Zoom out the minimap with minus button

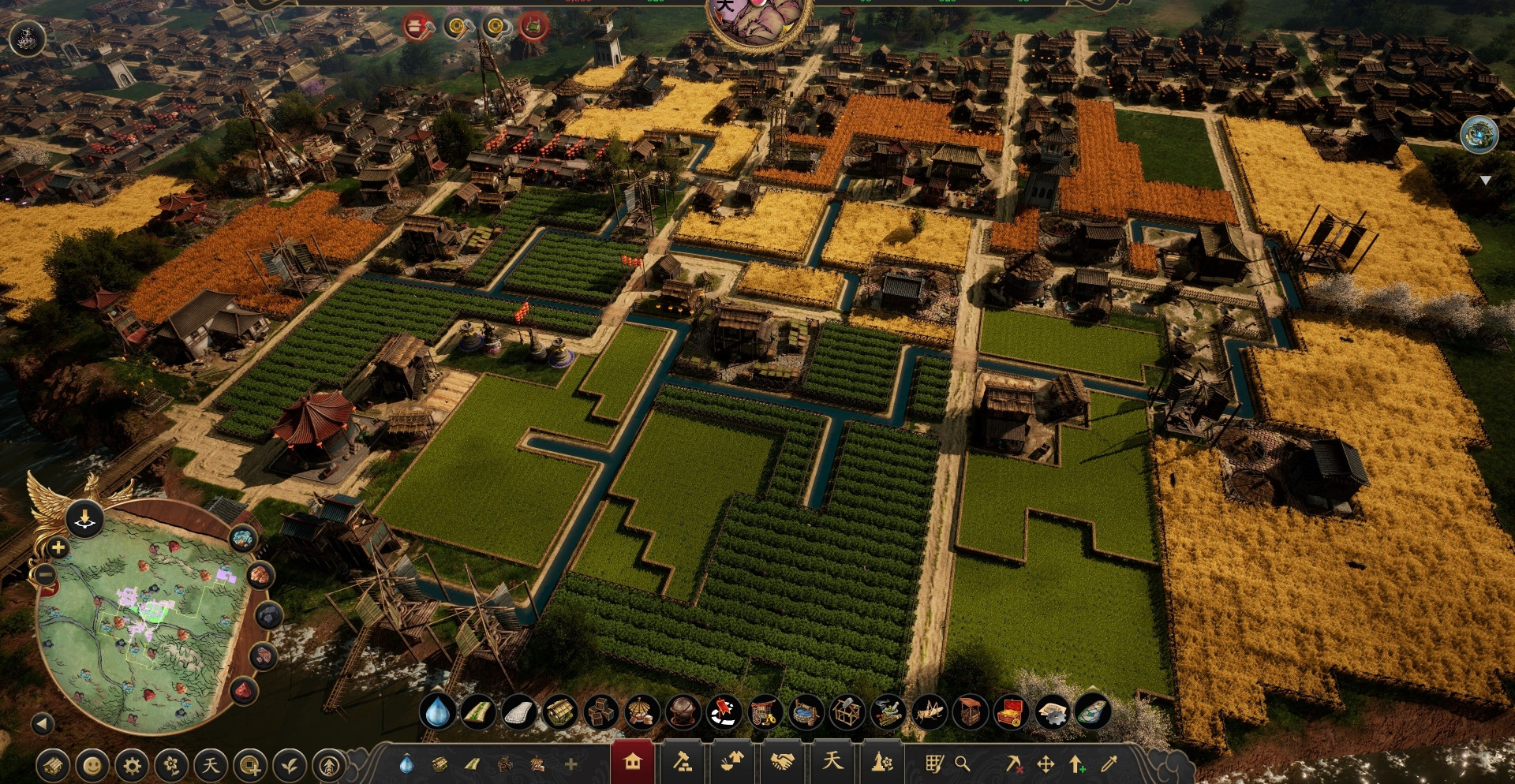[x=46, y=575]
